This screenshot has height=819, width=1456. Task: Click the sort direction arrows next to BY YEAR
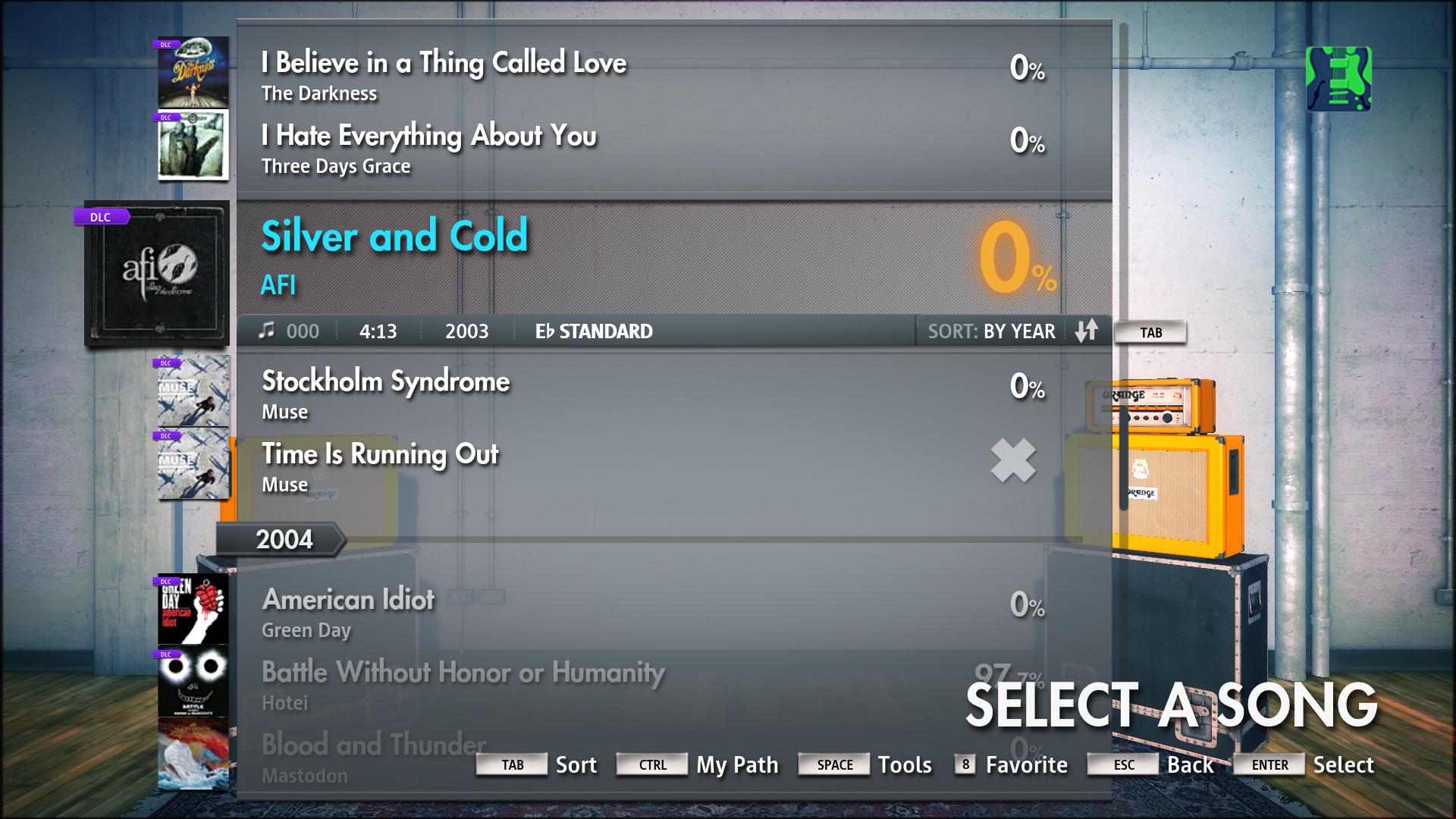point(1087,331)
